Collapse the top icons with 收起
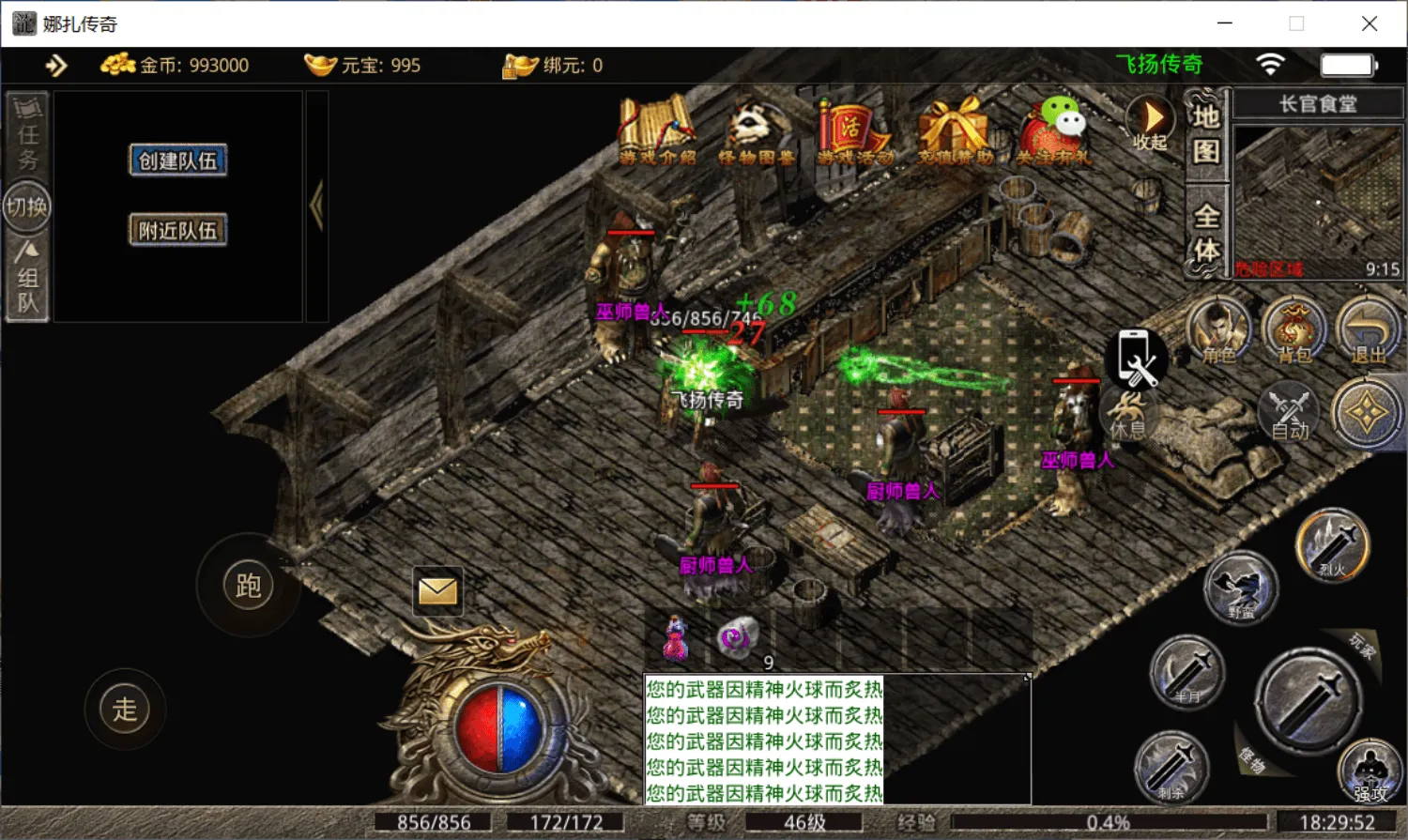The image size is (1408, 840). [1151, 122]
